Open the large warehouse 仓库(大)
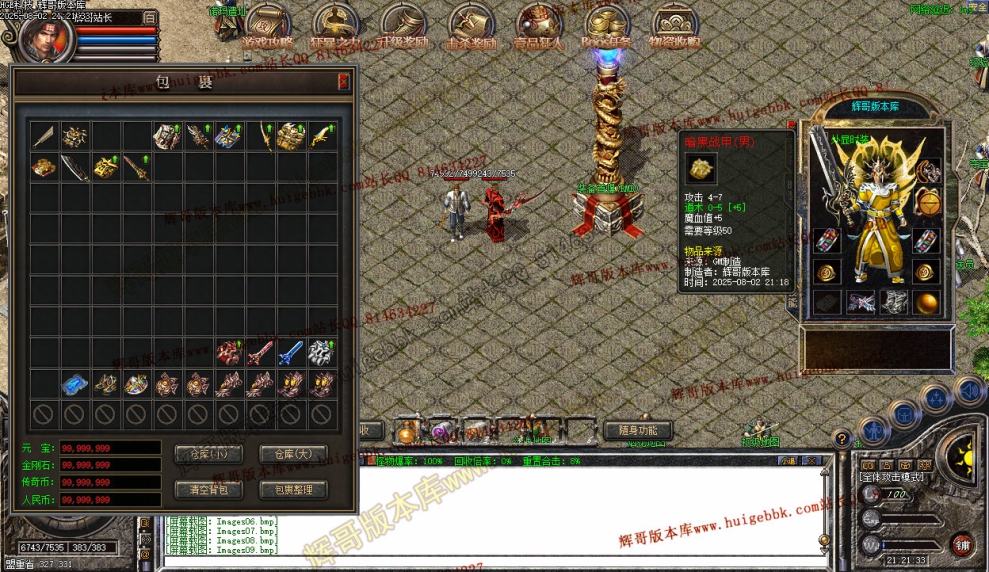The height and width of the screenshot is (572, 989). point(293,453)
